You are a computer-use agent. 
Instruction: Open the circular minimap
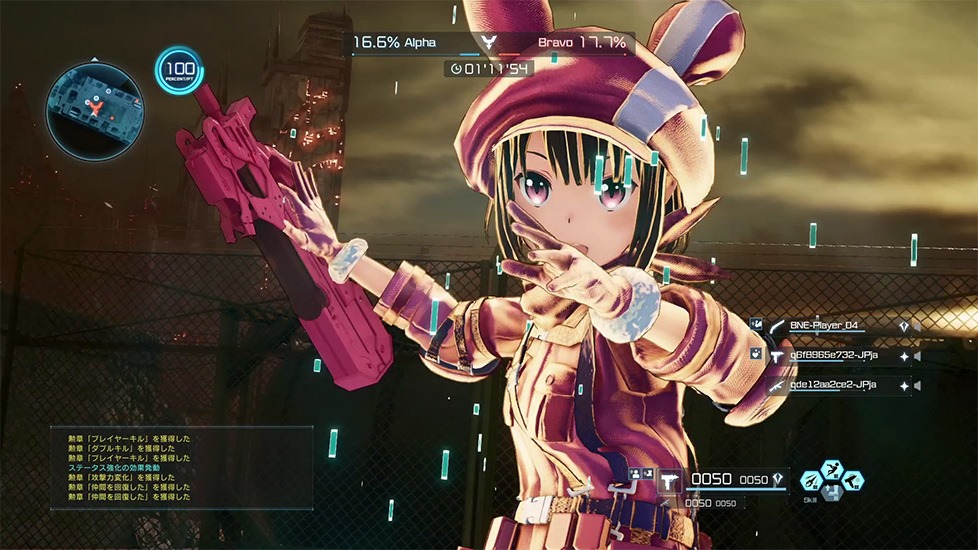pos(94,108)
